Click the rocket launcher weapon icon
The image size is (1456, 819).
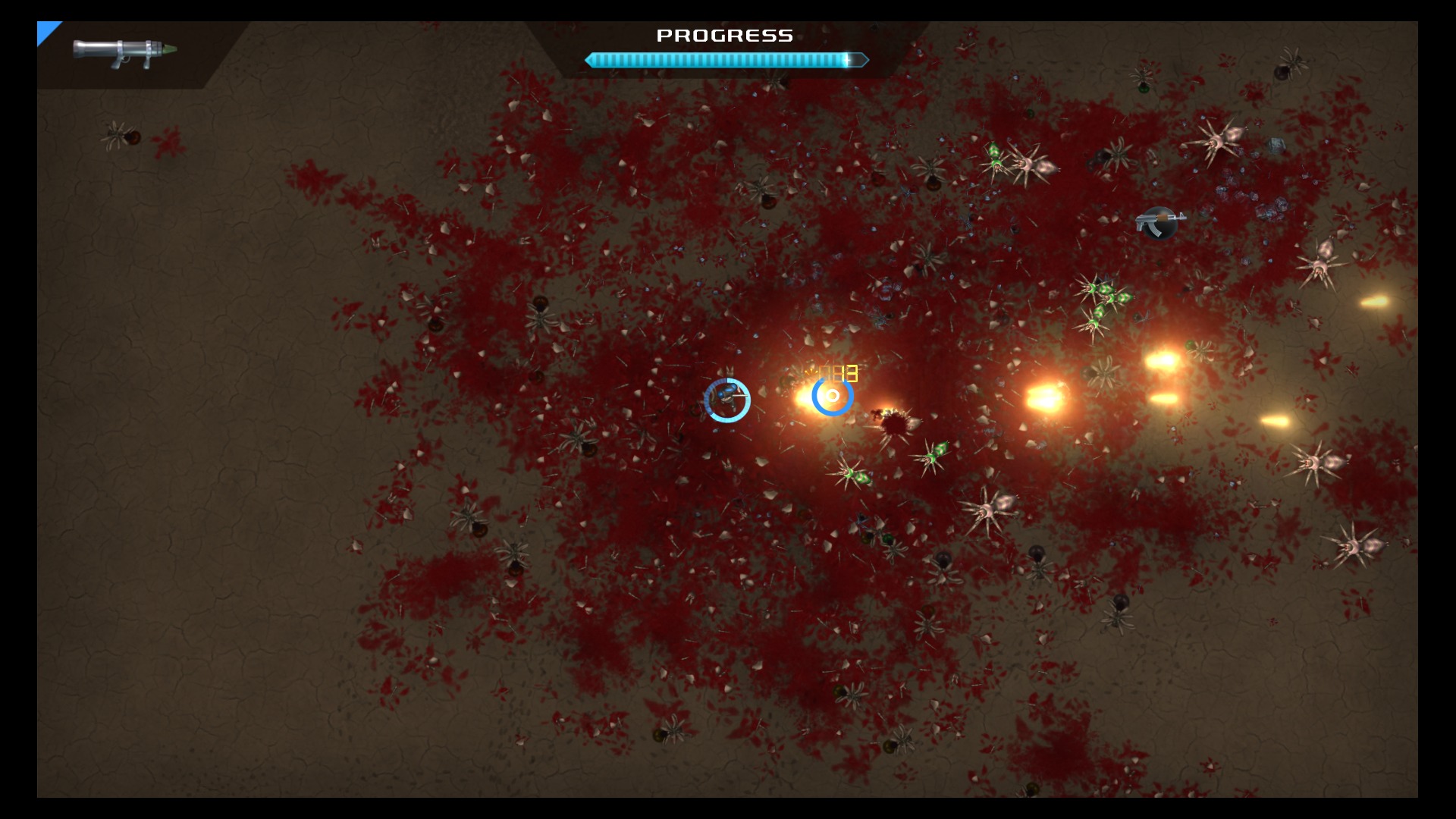click(x=124, y=53)
